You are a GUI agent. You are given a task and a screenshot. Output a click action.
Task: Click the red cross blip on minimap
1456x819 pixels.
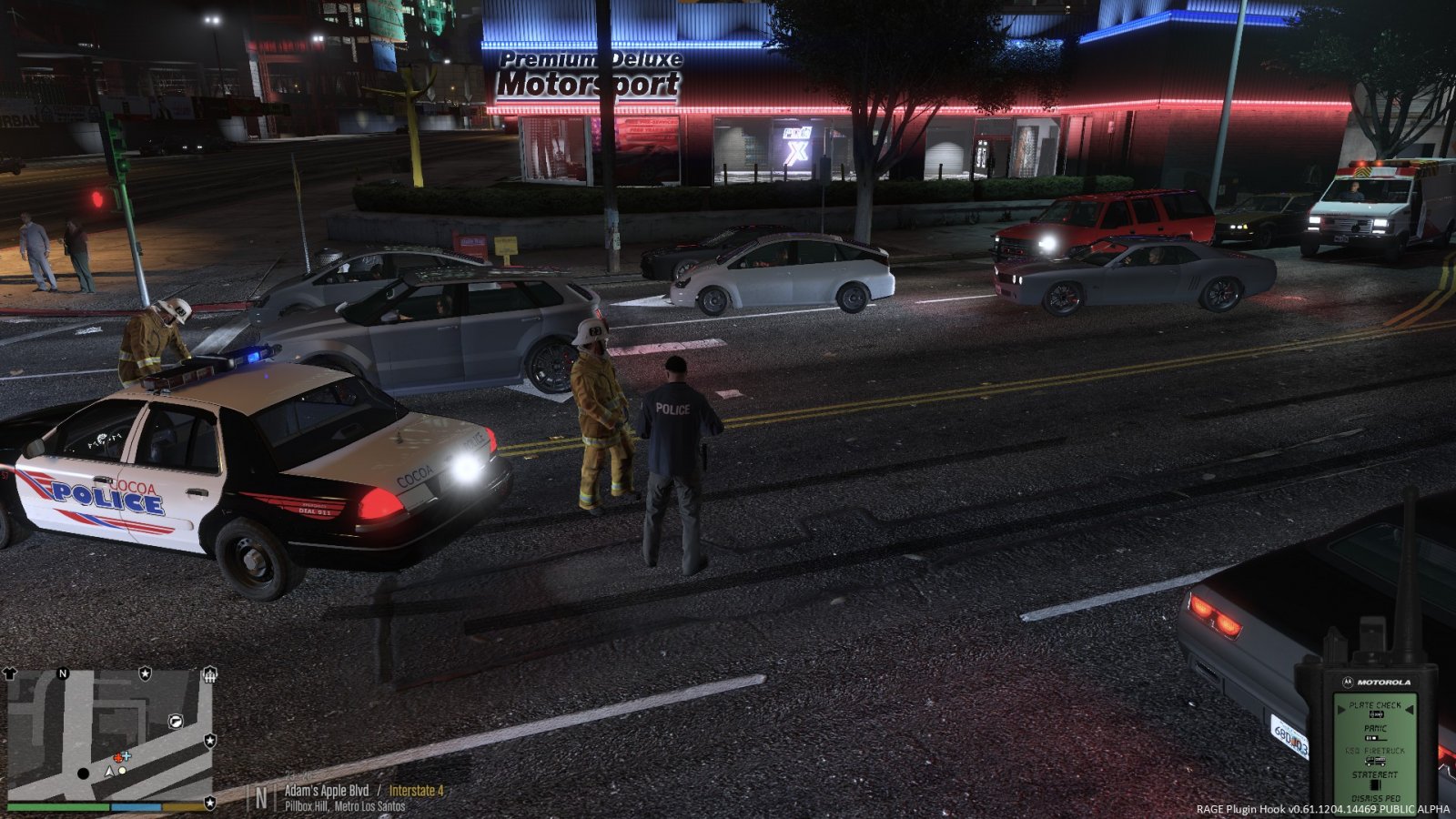pyautogui.click(x=117, y=758)
